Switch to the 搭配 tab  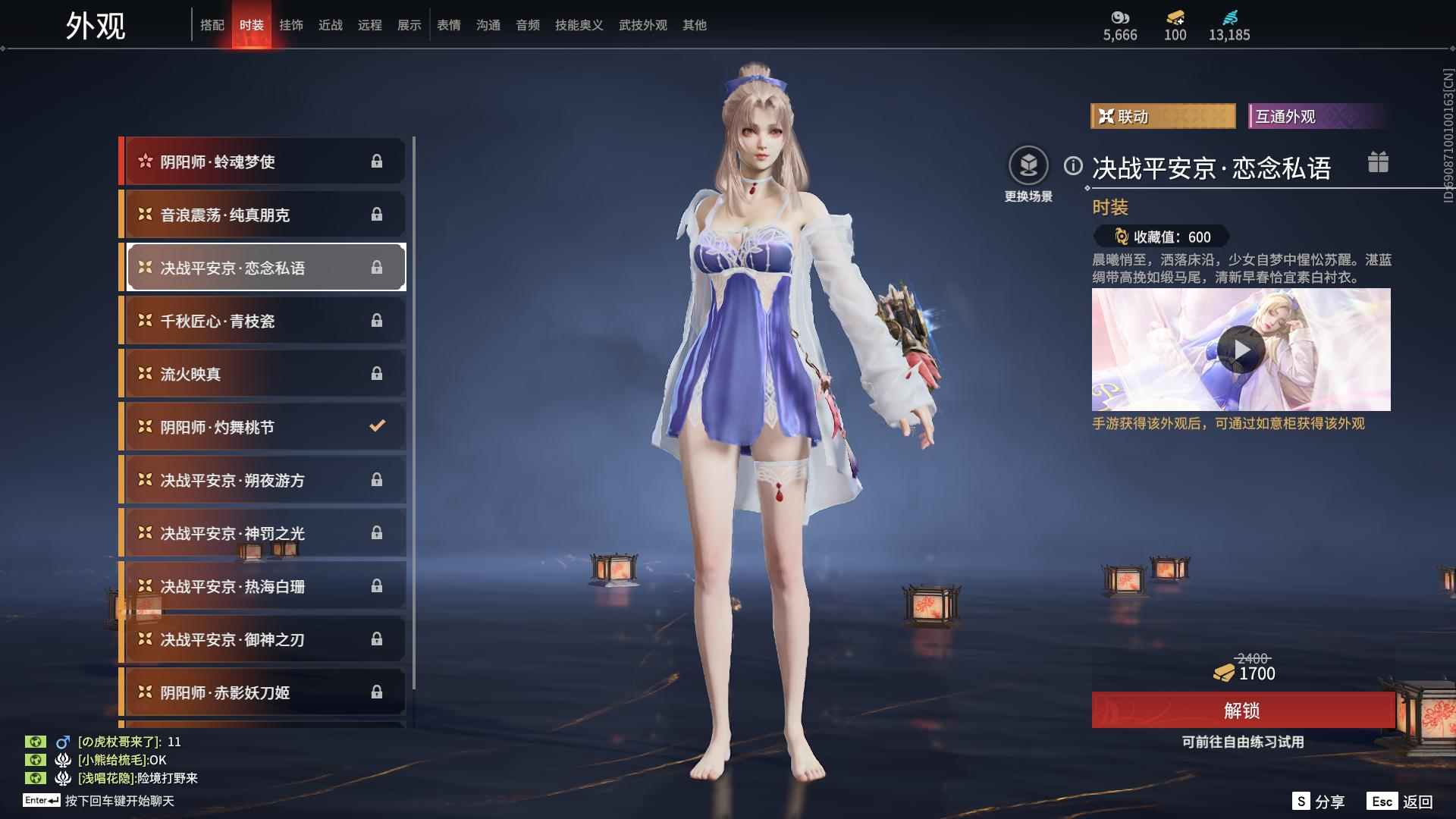pyautogui.click(x=212, y=25)
